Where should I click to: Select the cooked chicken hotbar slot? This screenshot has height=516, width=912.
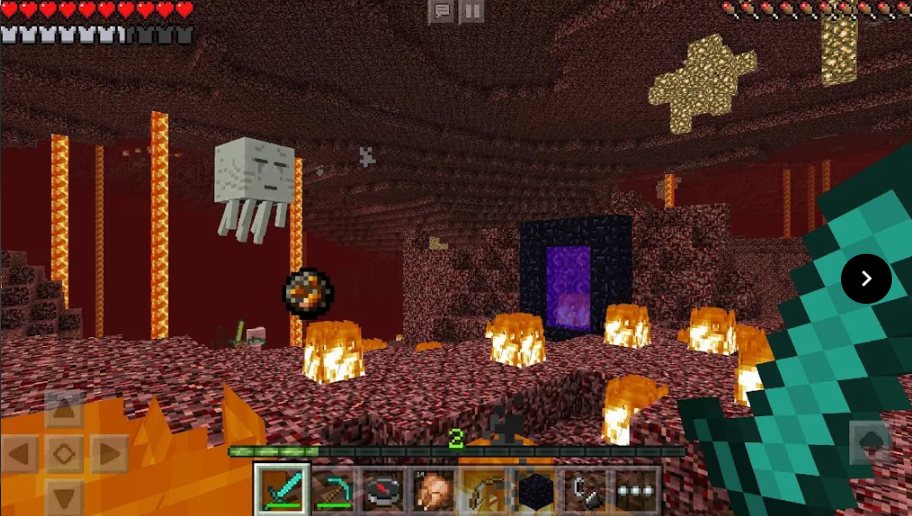tap(434, 490)
